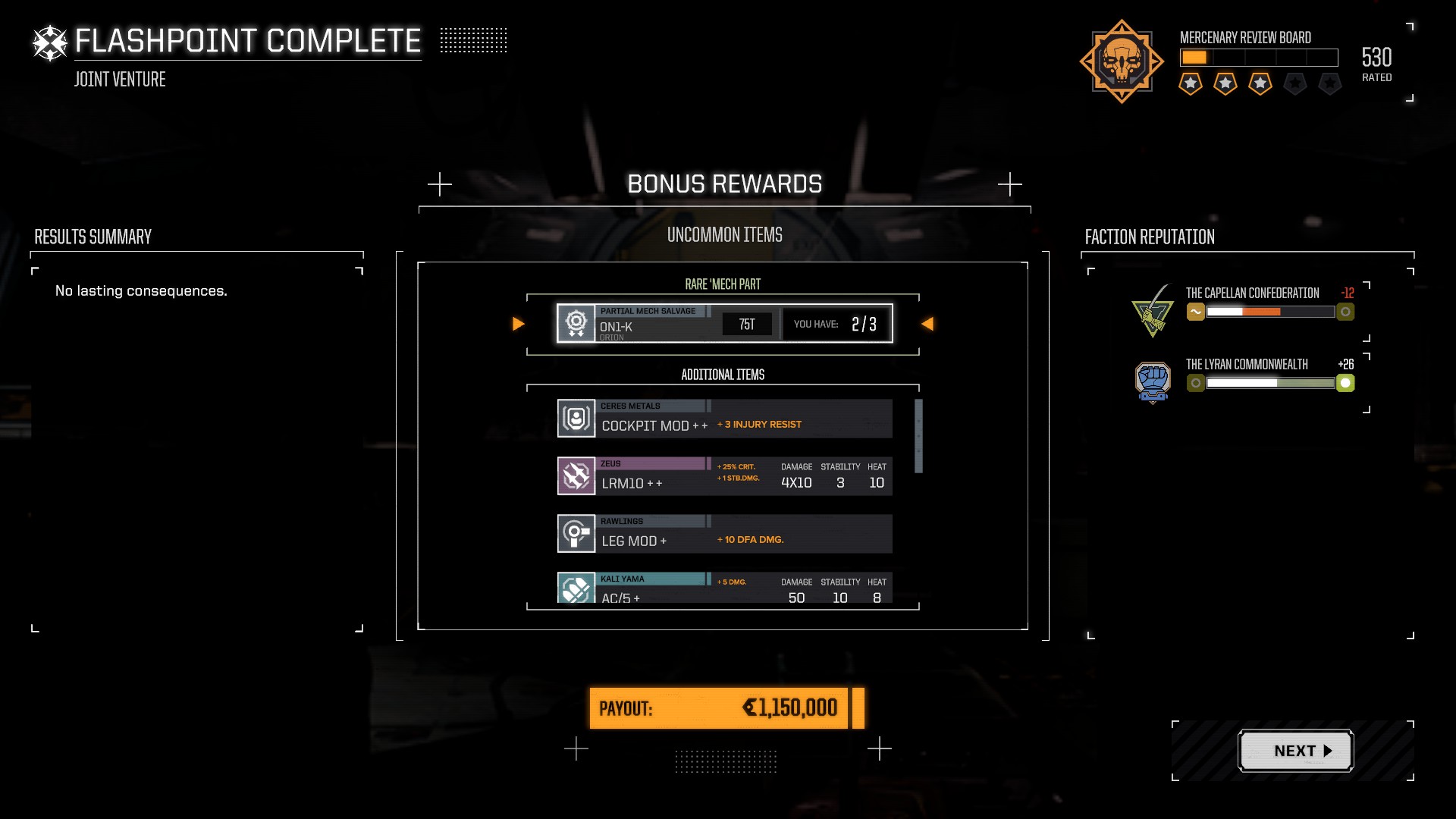Click the Payout total bar
Screen dimensions: 1456x819
pos(720,708)
